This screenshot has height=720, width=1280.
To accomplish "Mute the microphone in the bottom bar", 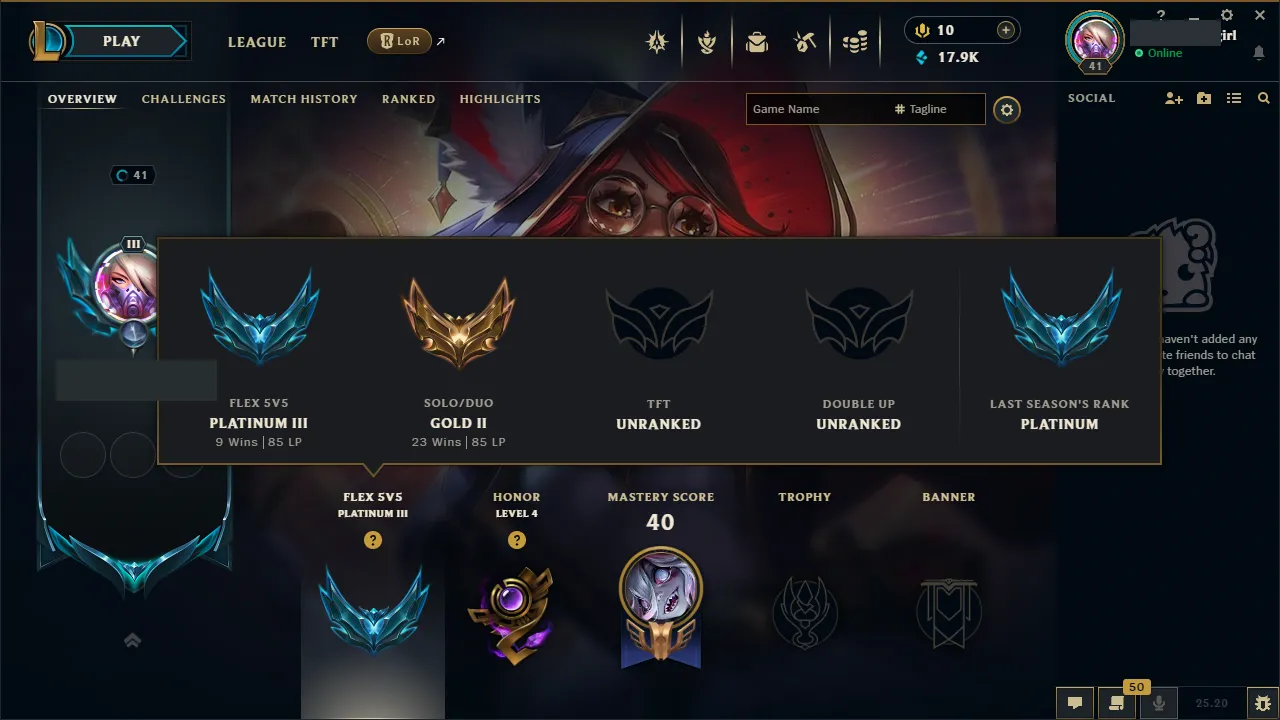I will tap(1159, 703).
